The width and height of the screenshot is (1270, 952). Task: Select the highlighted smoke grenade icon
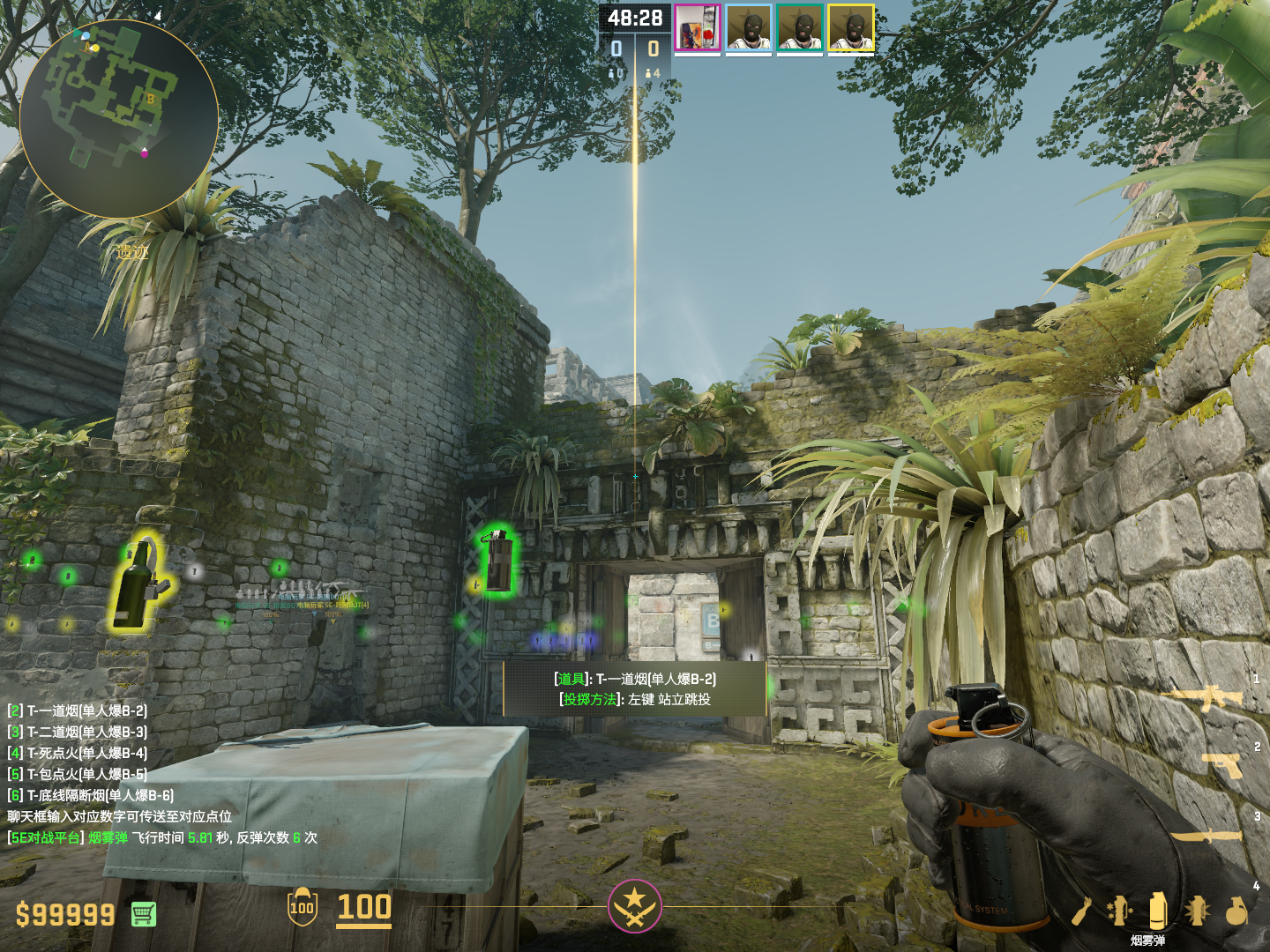[1158, 910]
